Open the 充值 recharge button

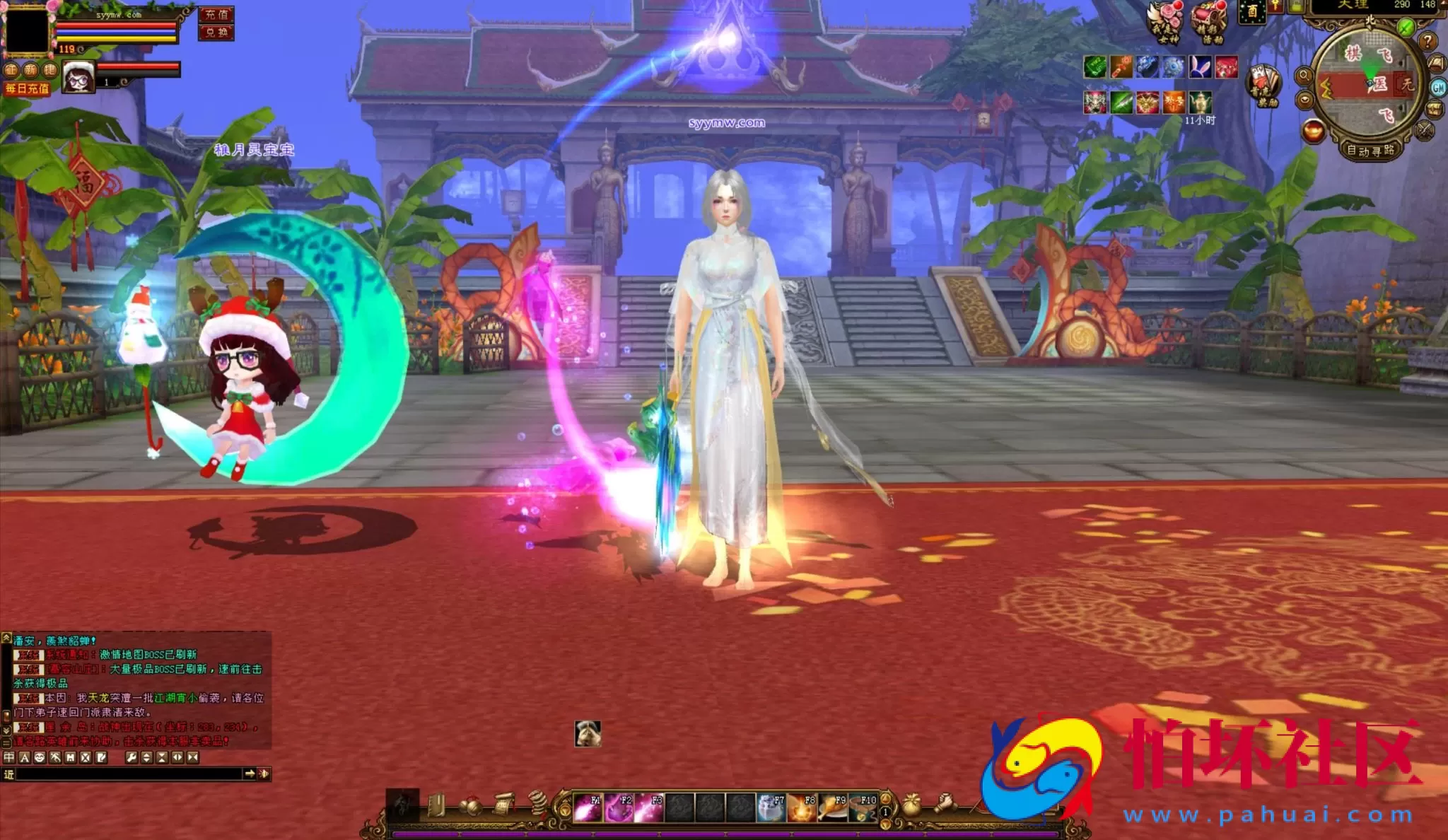216,15
